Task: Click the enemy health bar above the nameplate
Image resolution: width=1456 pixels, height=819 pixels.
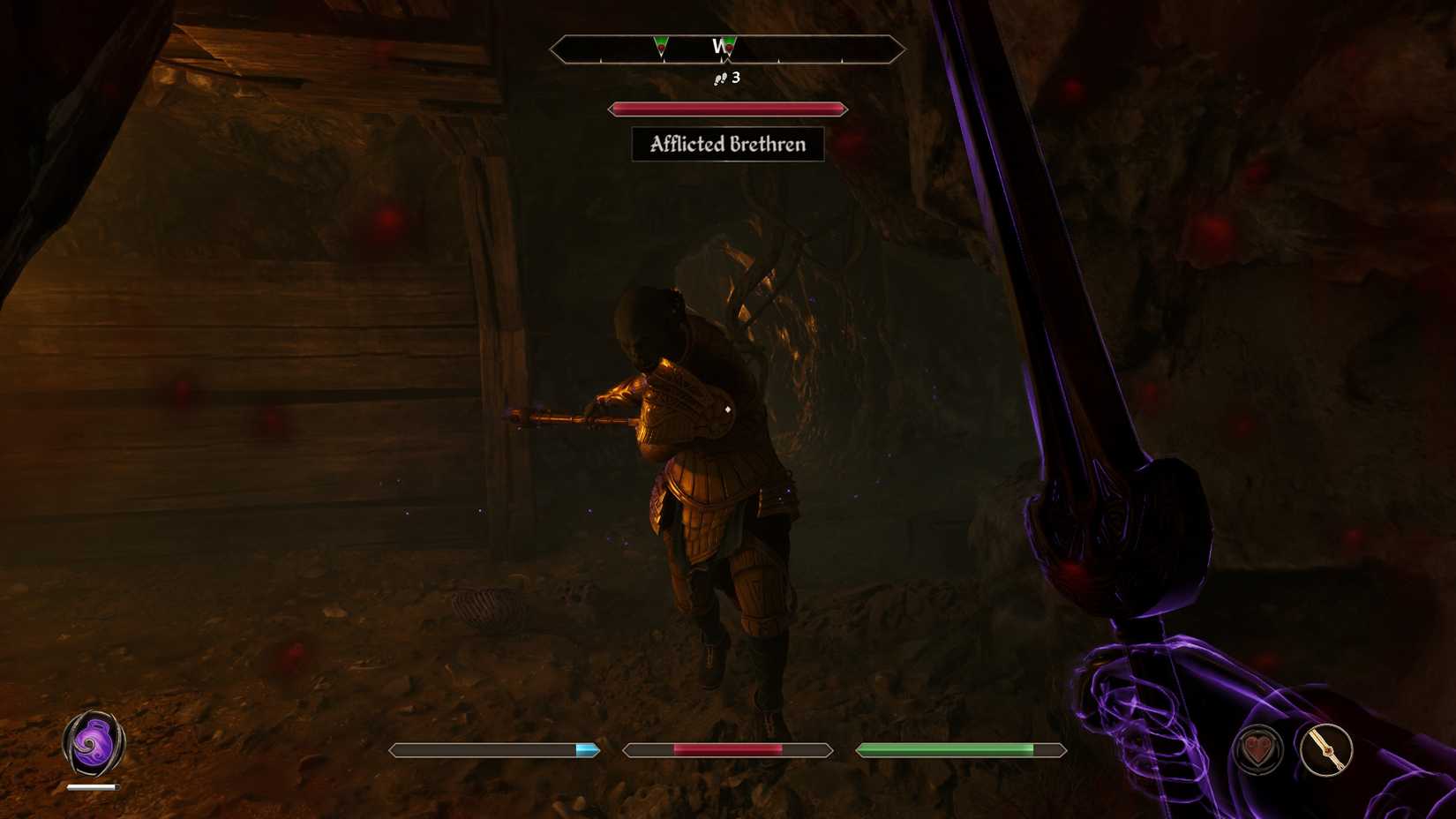Action: (x=727, y=108)
